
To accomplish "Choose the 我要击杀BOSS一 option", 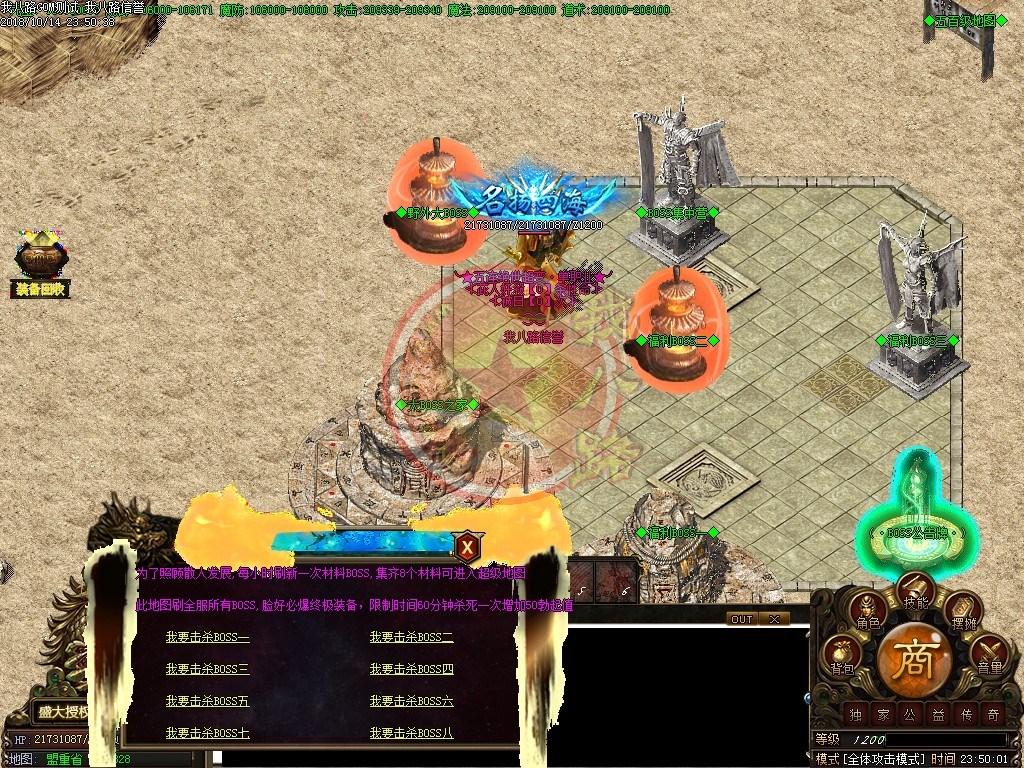I will point(208,637).
